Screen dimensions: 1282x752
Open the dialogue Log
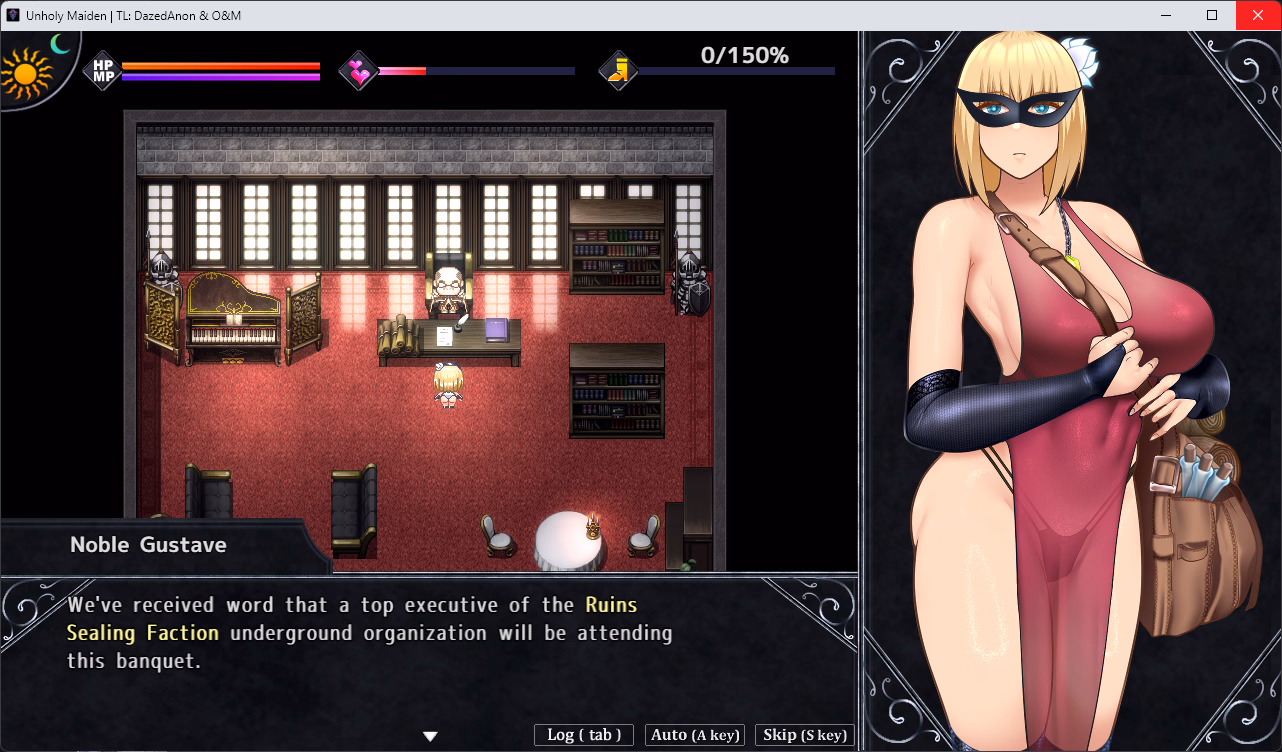point(584,735)
